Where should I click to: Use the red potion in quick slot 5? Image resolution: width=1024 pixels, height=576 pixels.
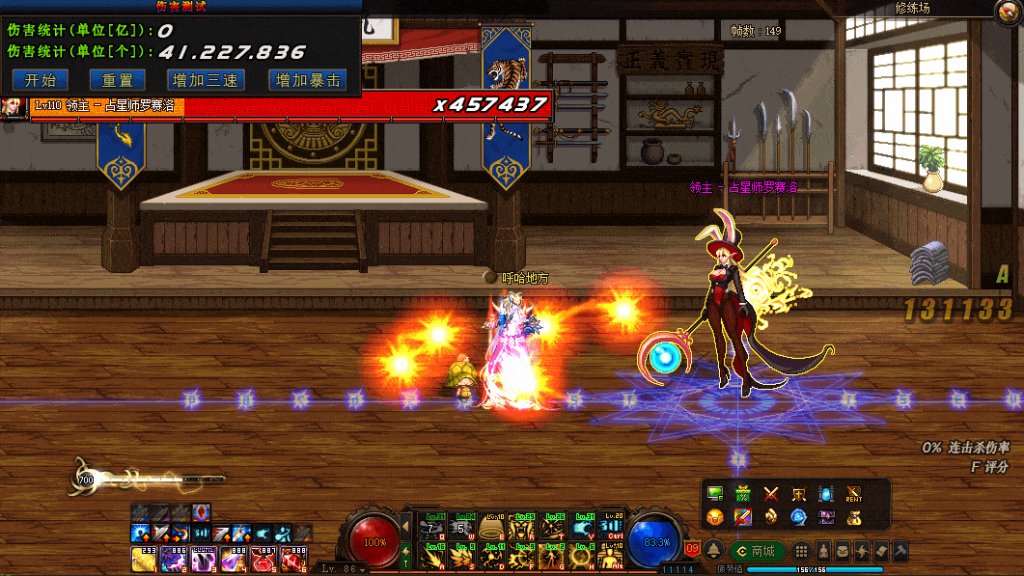tap(263, 558)
